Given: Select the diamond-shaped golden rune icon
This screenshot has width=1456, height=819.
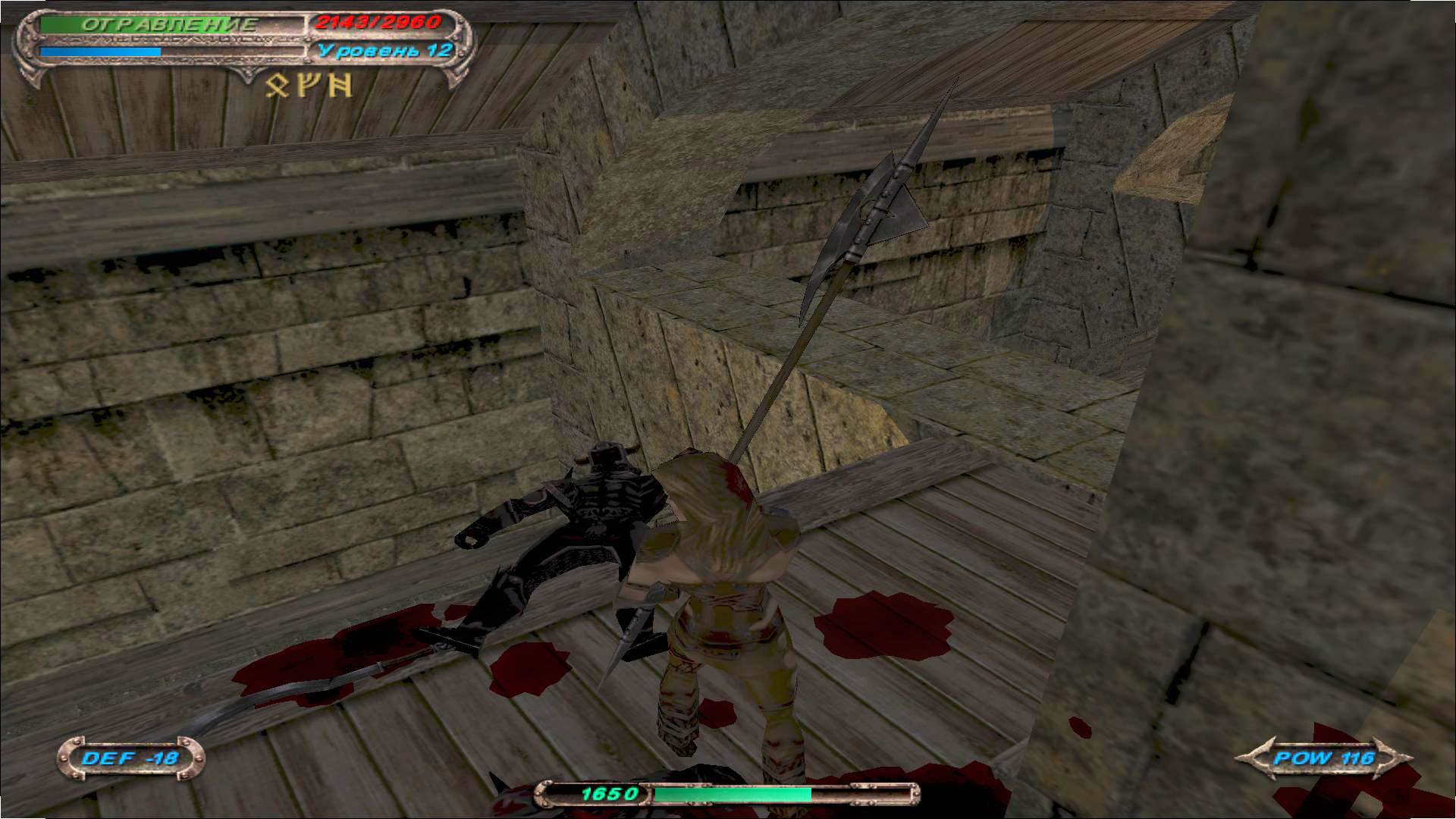Looking at the screenshot, I should [278, 86].
